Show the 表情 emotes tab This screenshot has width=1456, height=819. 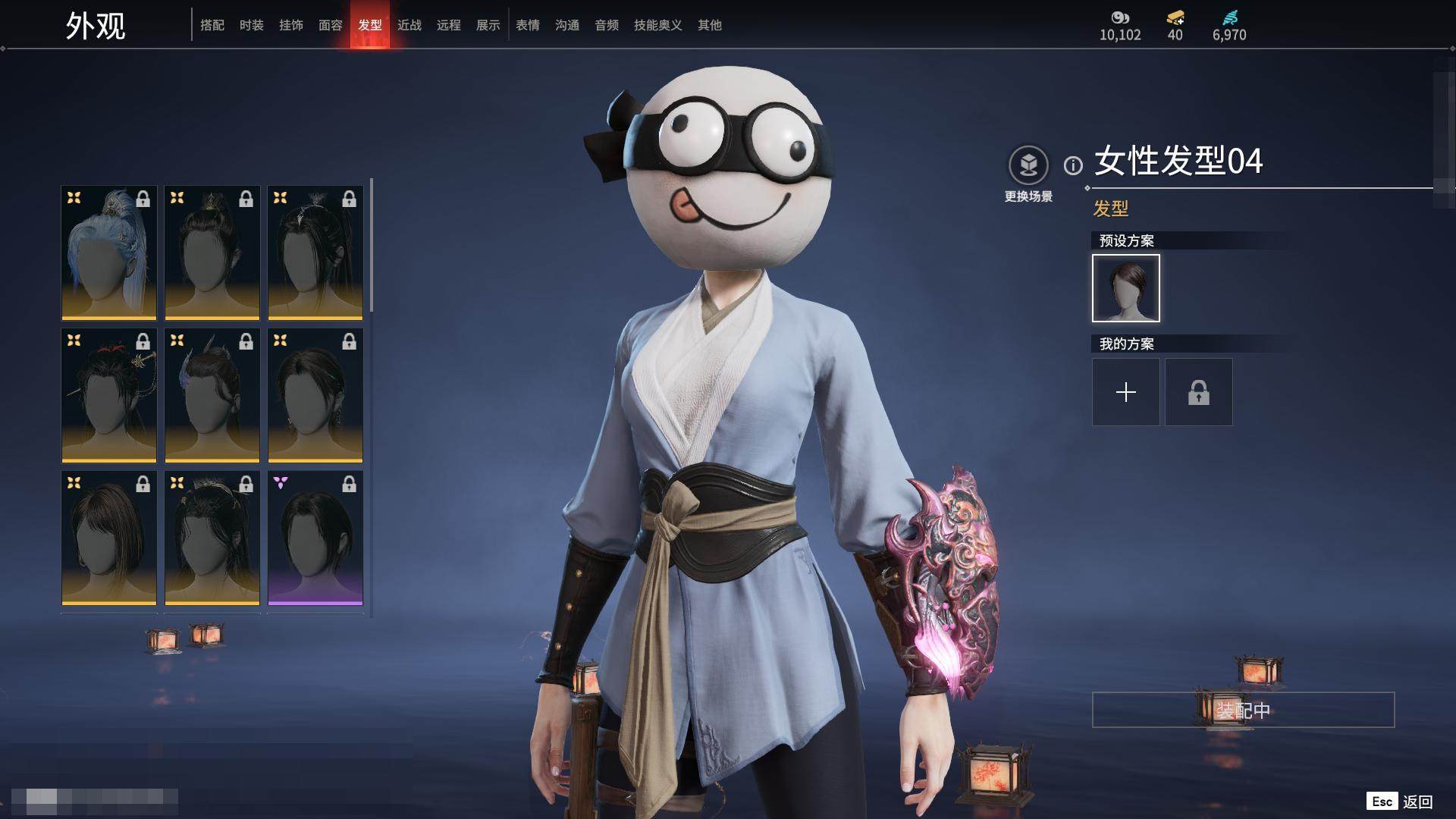[528, 25]
